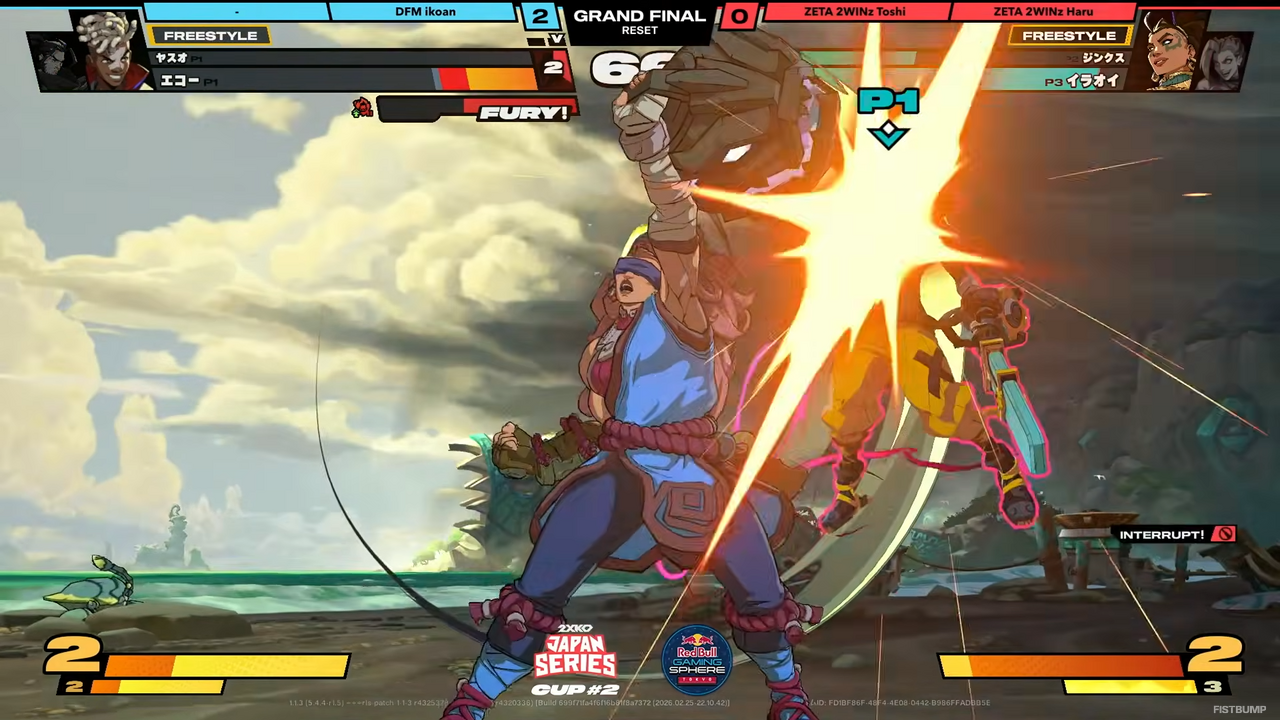The height and width of the screenshot is (720, 1280).
Task: Expand the GRAND FINAL RESET header
Action: (x=639, y=21)
